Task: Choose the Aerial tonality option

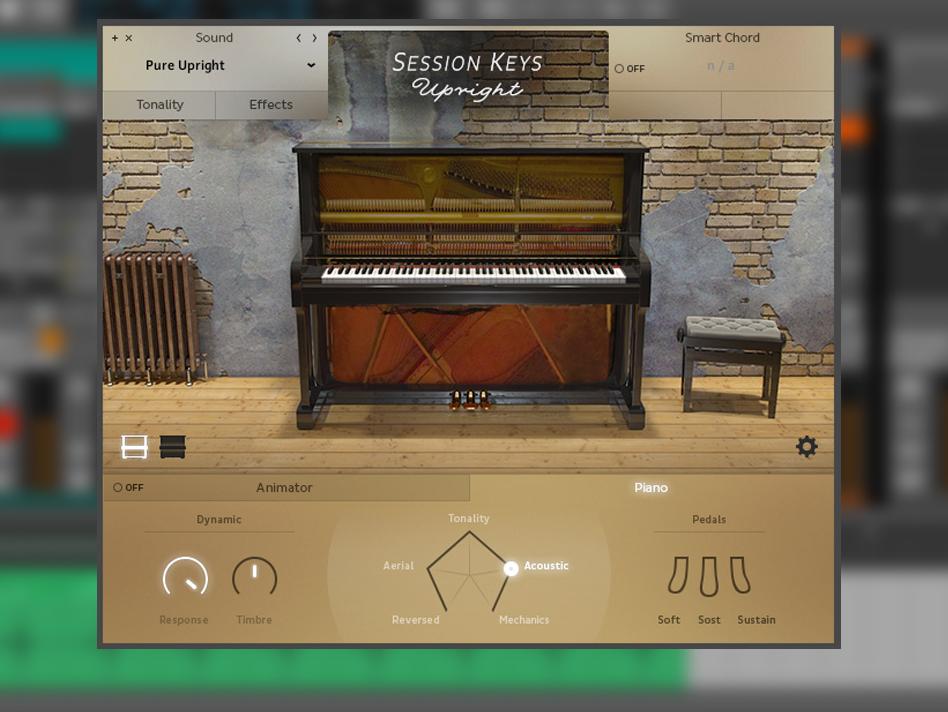Action: 398,566
